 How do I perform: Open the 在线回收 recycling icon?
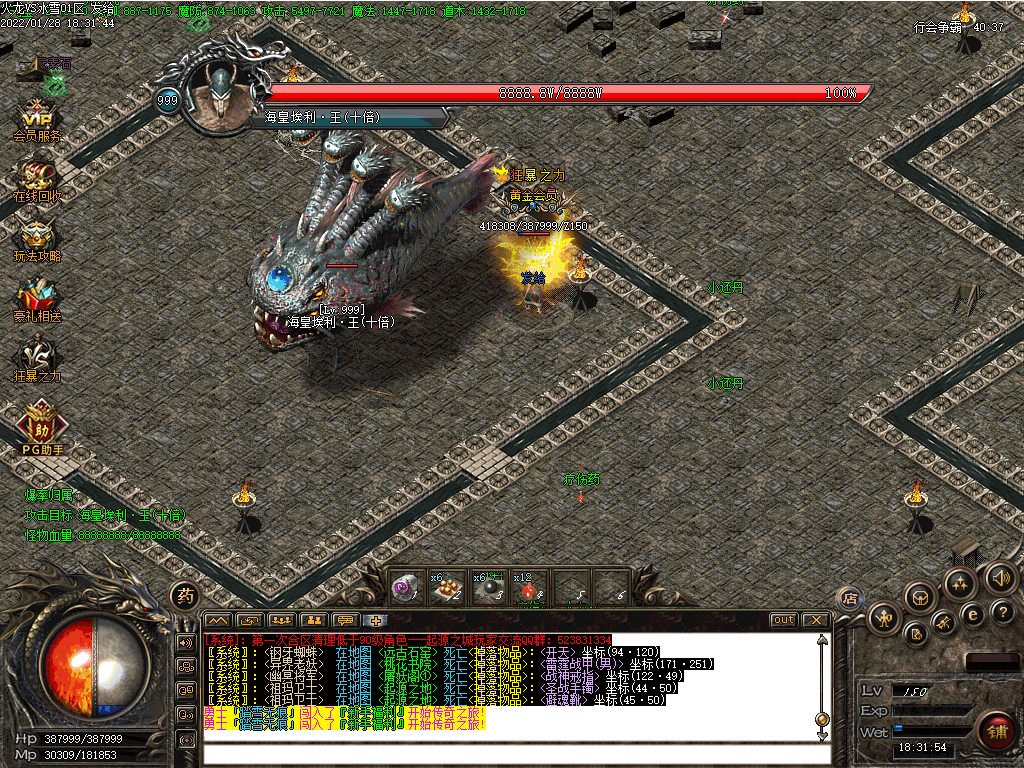[x=38, y=178]
